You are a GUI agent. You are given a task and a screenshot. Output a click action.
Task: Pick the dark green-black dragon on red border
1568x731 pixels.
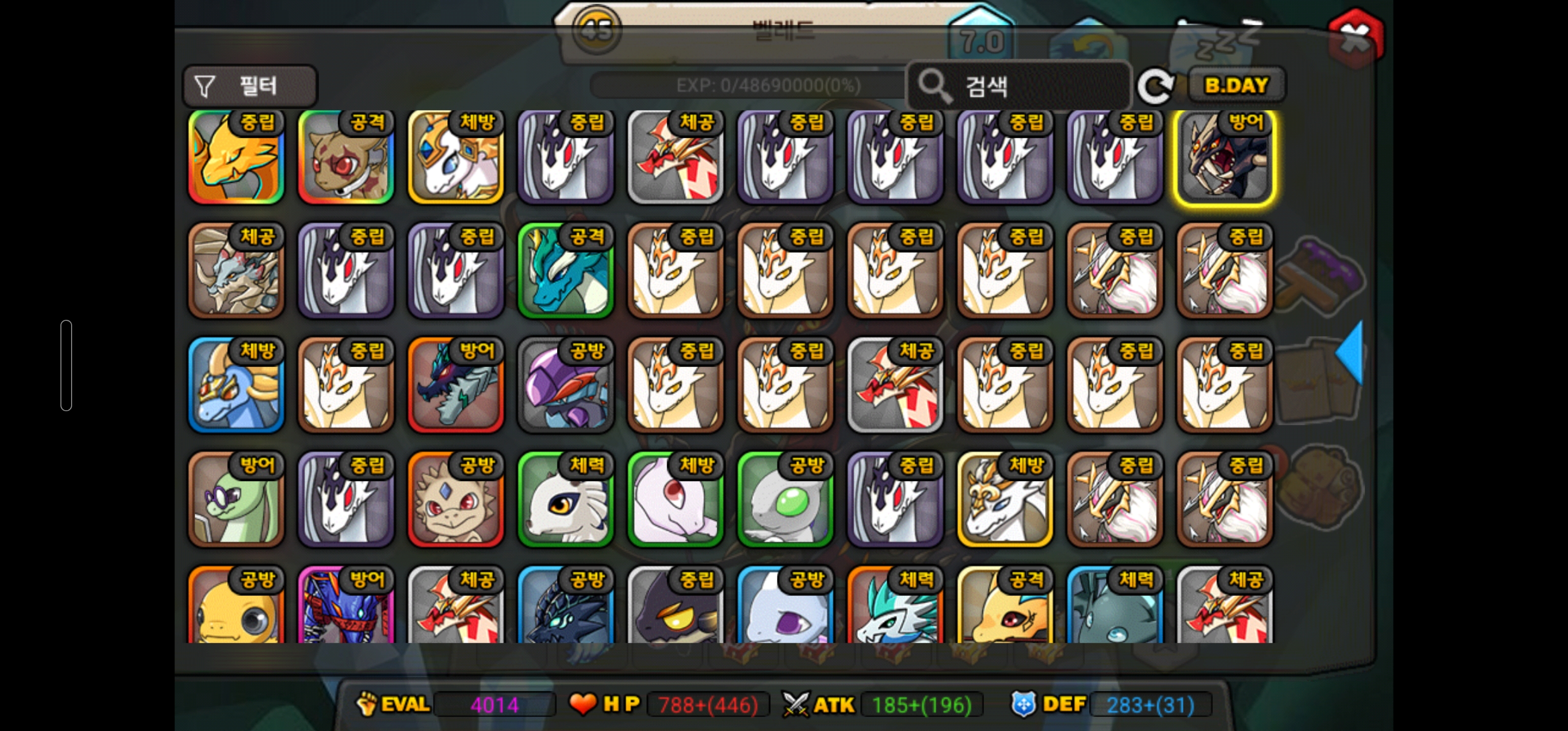pyautogui.click(x=456, y=386)
